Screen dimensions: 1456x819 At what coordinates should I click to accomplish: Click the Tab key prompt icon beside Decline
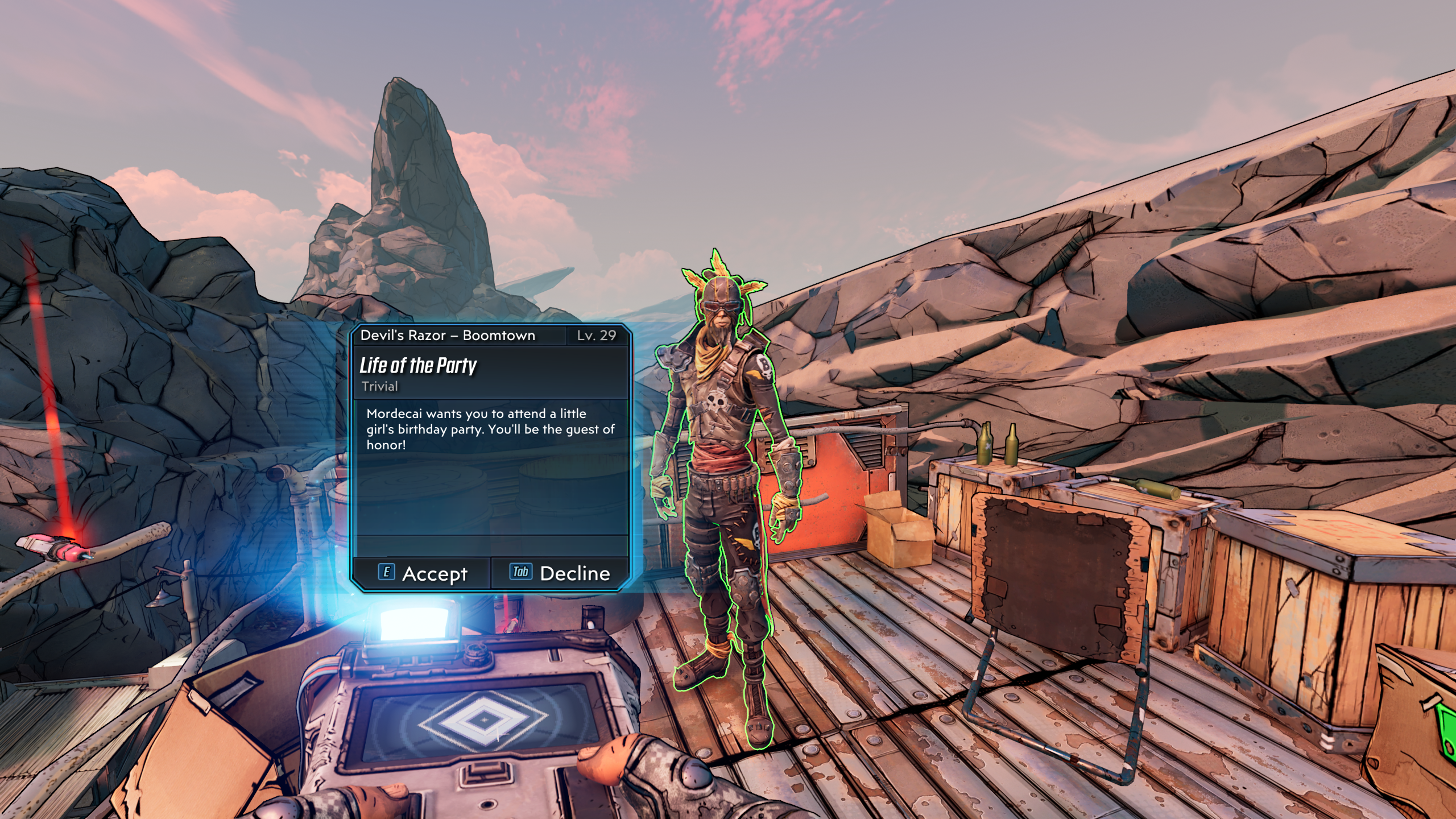pyautogui.click(x=522, y=573)
